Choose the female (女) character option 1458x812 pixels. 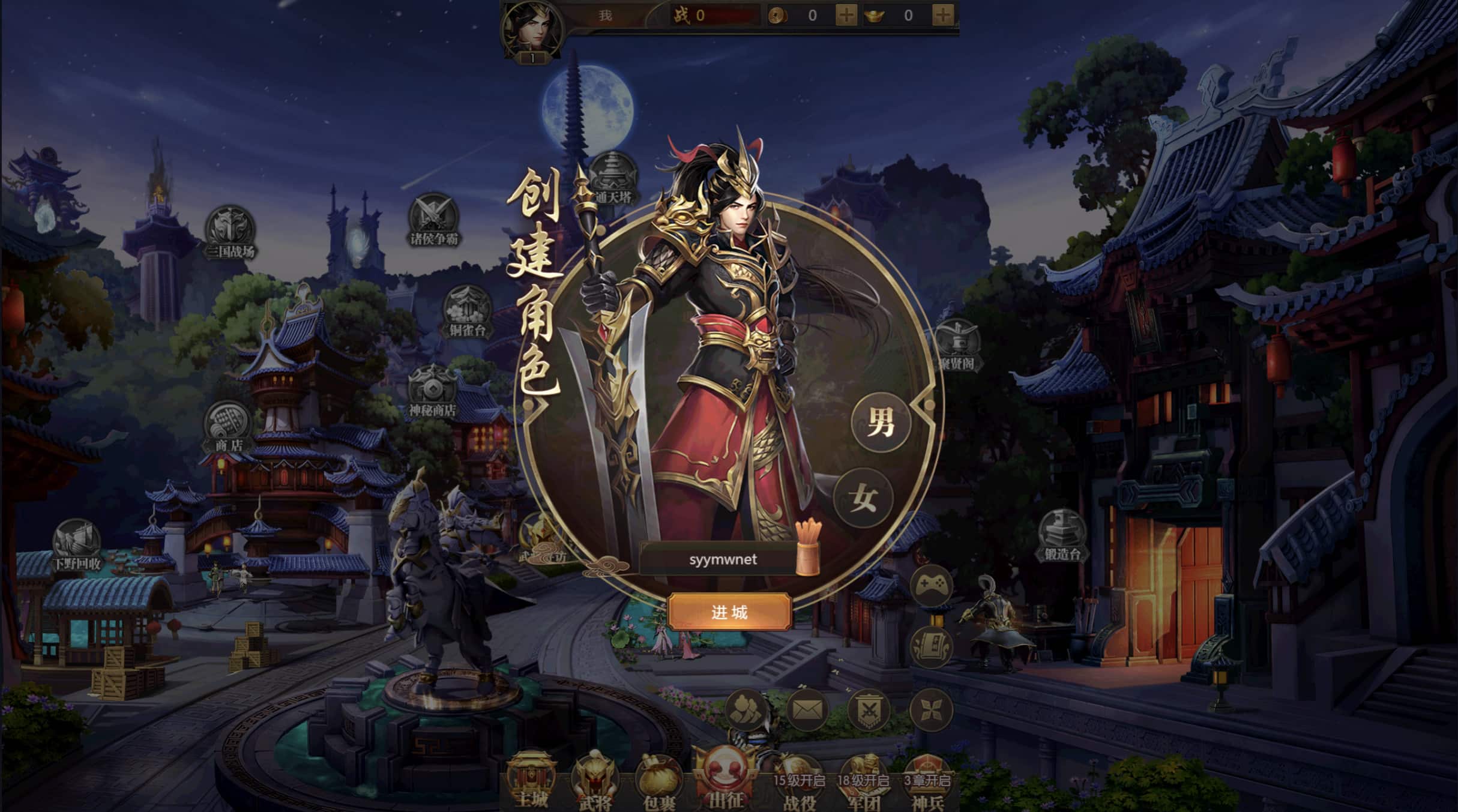pyautogui.click(x=863, y=498)
